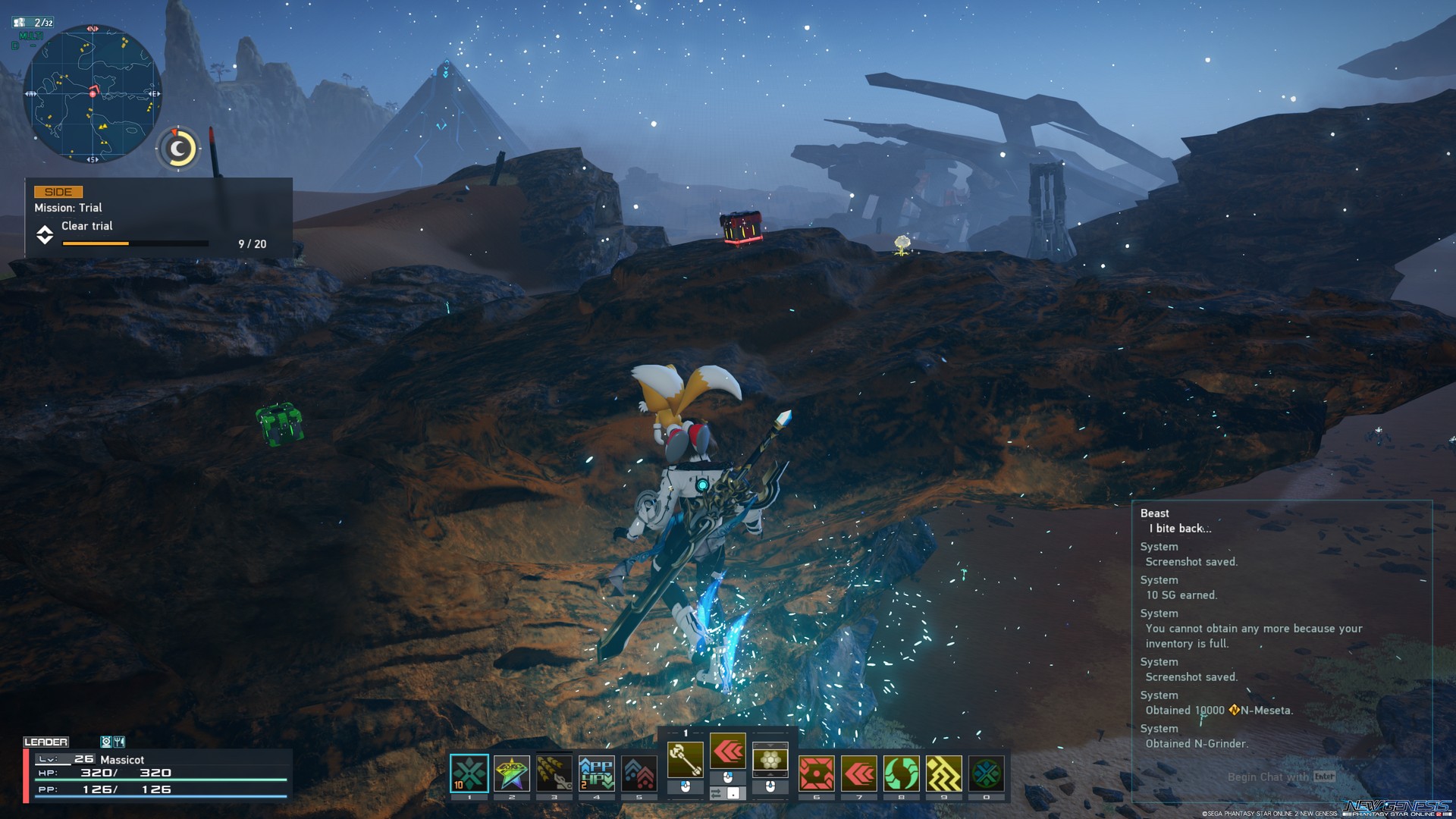Screen dimensions: 1456x819
Task: Select the rod weapon attack slot
Action: pyautogui.click(x=685, y=759)
